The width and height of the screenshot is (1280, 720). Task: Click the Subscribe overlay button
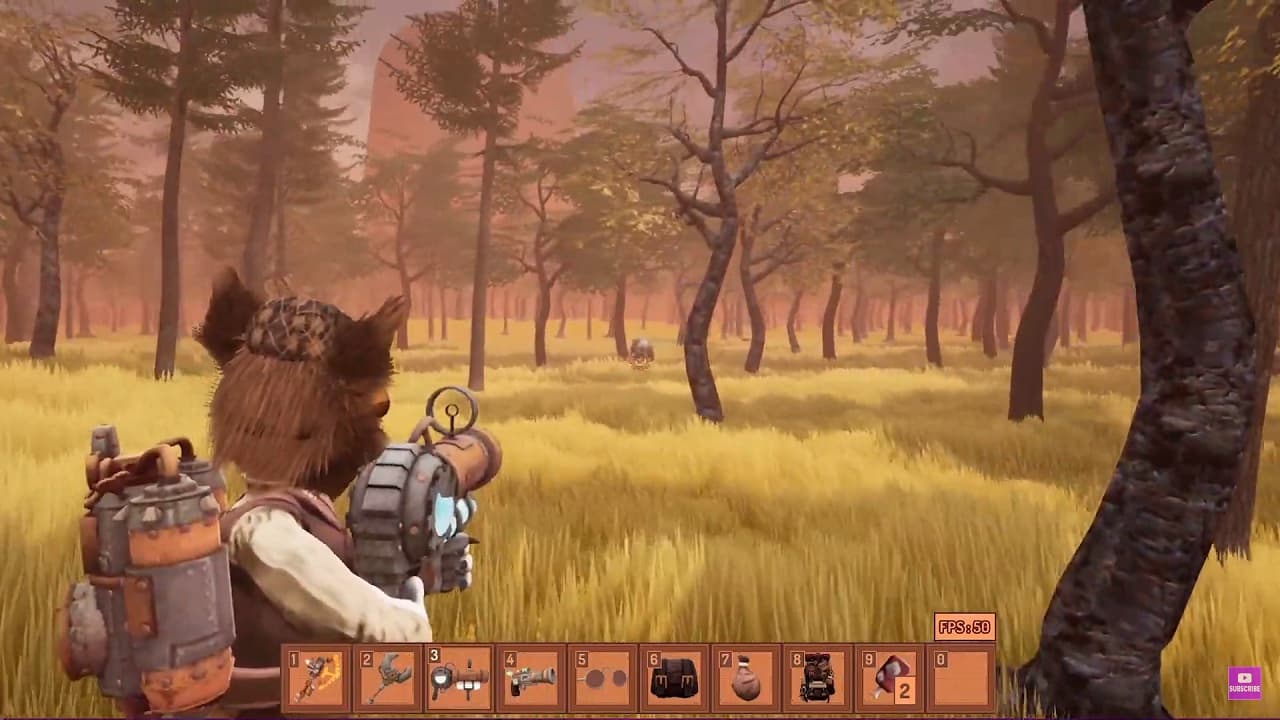(x=1244, y=682)
